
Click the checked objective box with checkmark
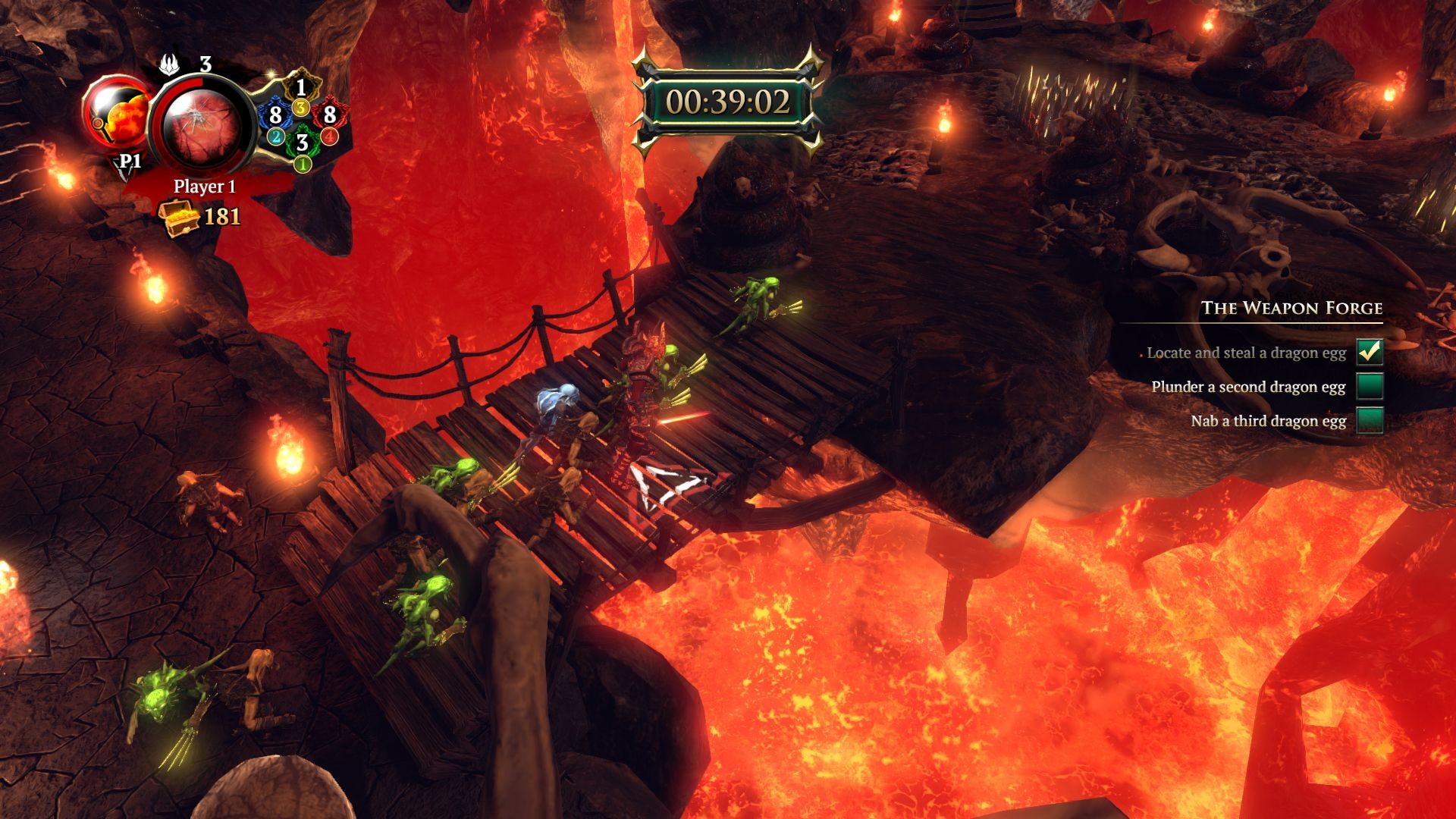pyautogui.click(x=1370, y=352)
